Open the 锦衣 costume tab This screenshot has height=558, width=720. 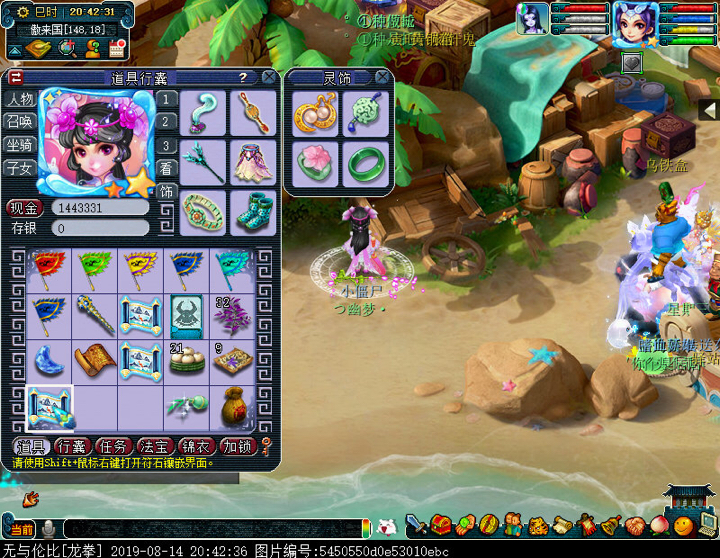coord(198,447)
